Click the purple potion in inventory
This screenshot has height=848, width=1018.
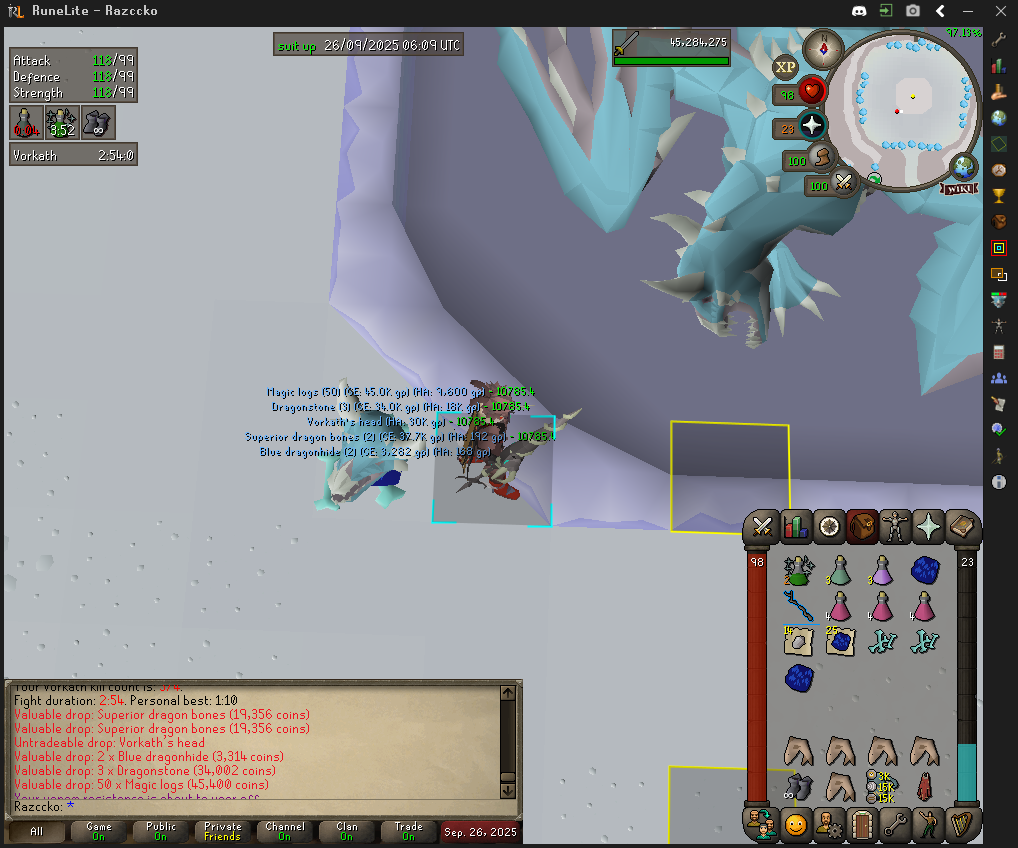(881, 571)
